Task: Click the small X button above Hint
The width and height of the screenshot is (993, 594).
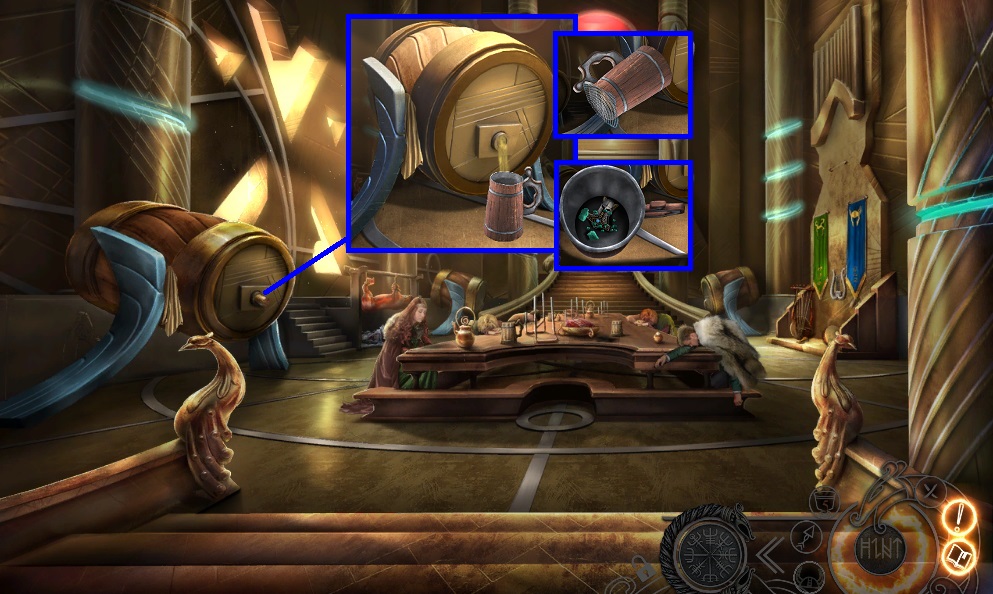Action: [x=929, y=490]
